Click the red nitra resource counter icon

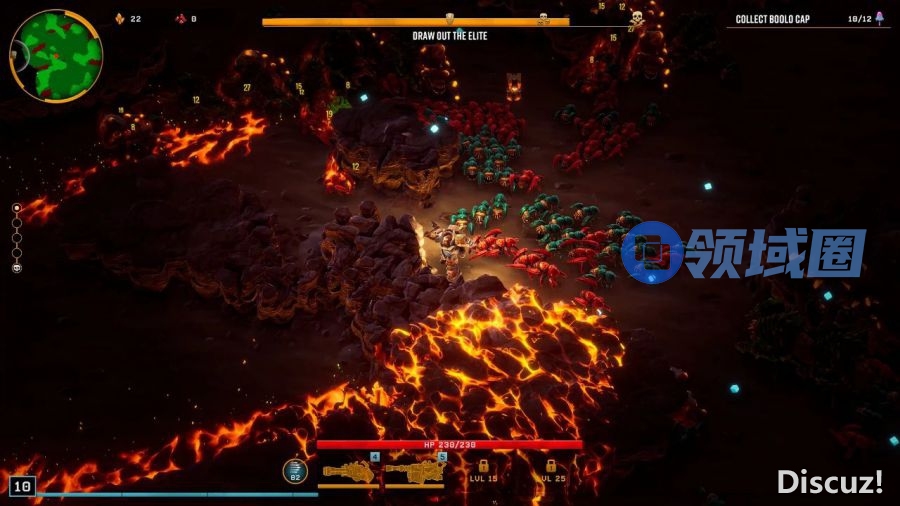[181, 19]
